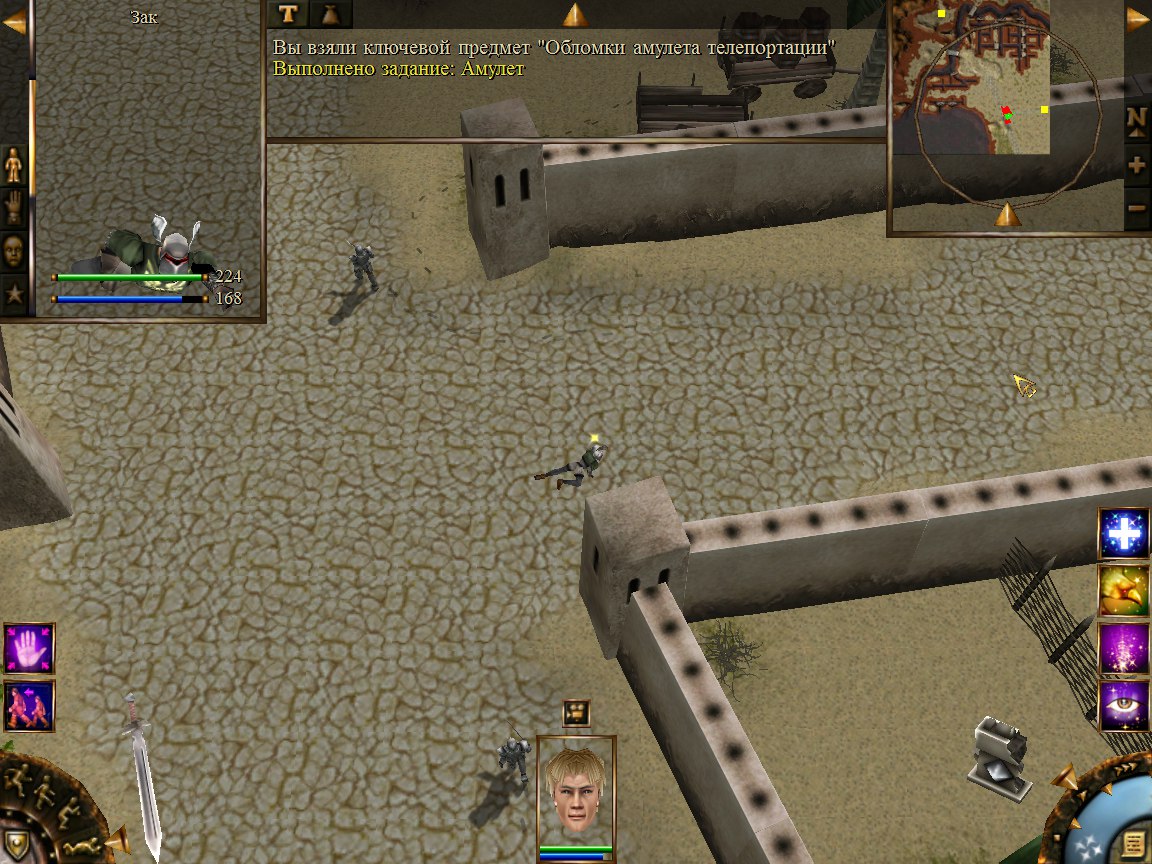Click the T button above the message log
This screenshot has width=1152, height=864.
click(x=288, y=13)
